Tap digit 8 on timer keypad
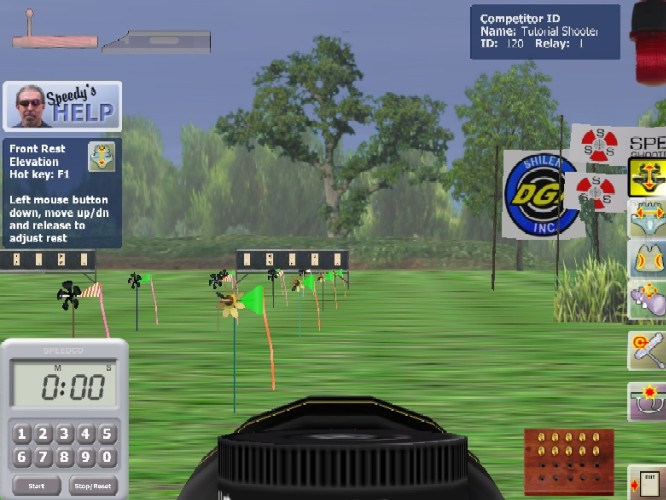 (64, 458)
